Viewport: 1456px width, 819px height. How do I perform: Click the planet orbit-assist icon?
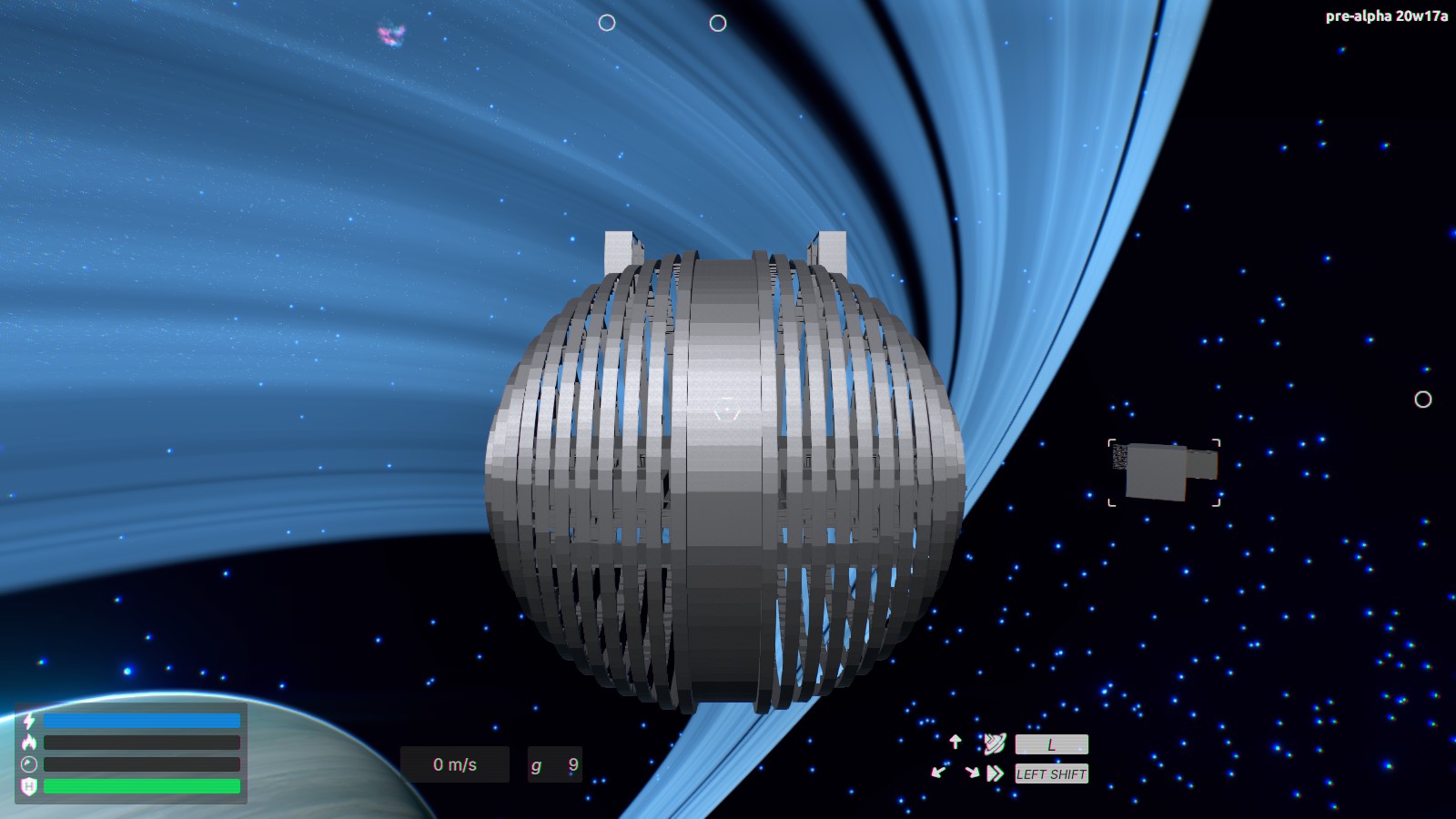pyautogui.click(x=996, y=743)
